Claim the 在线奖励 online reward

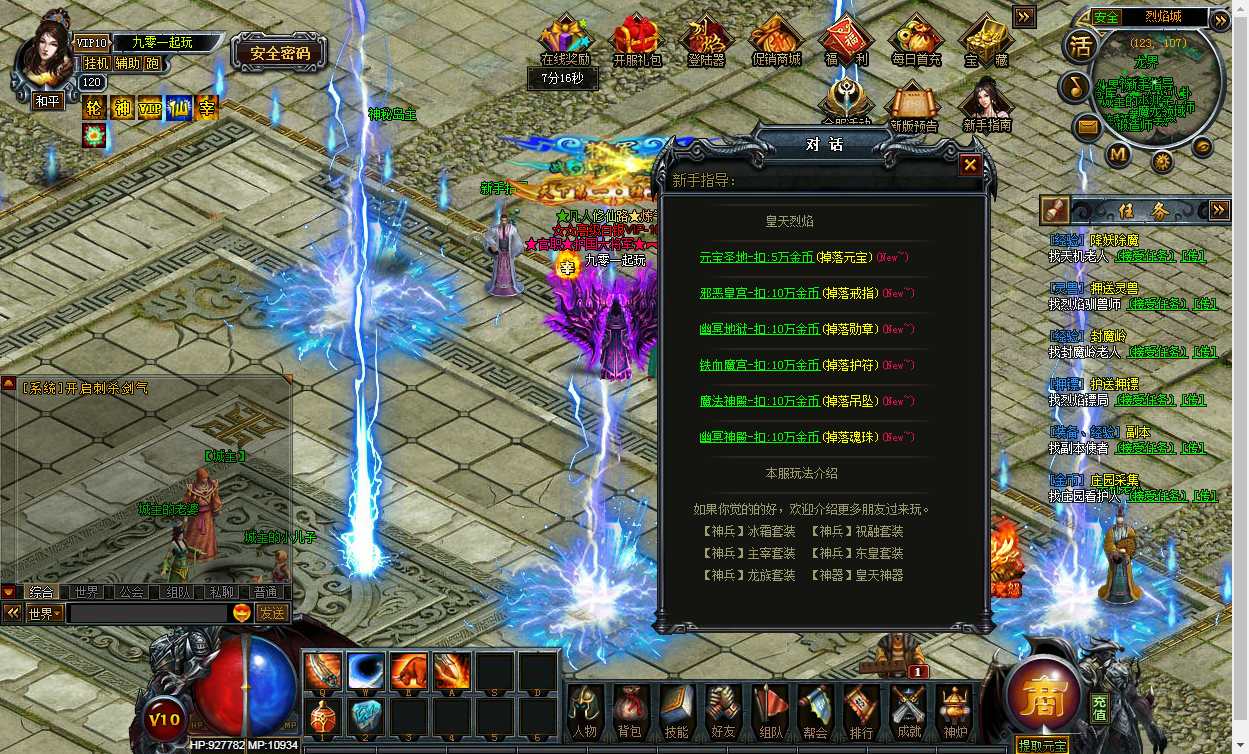tap(565, 42)
